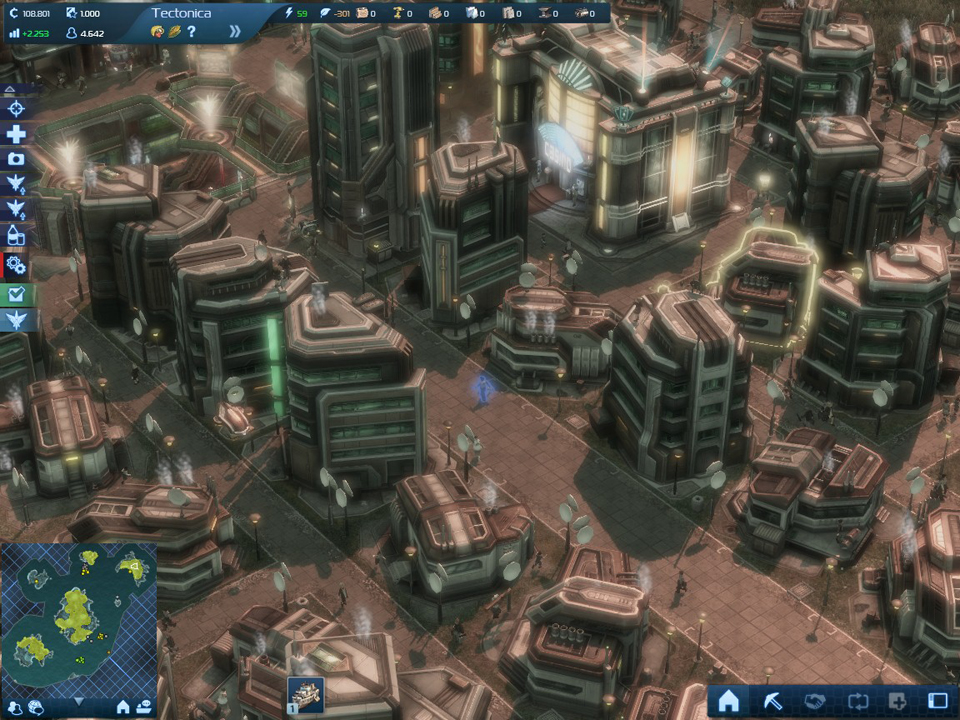
Task: Click the plus-box icon in bottom toolbar
Action: 897,701
